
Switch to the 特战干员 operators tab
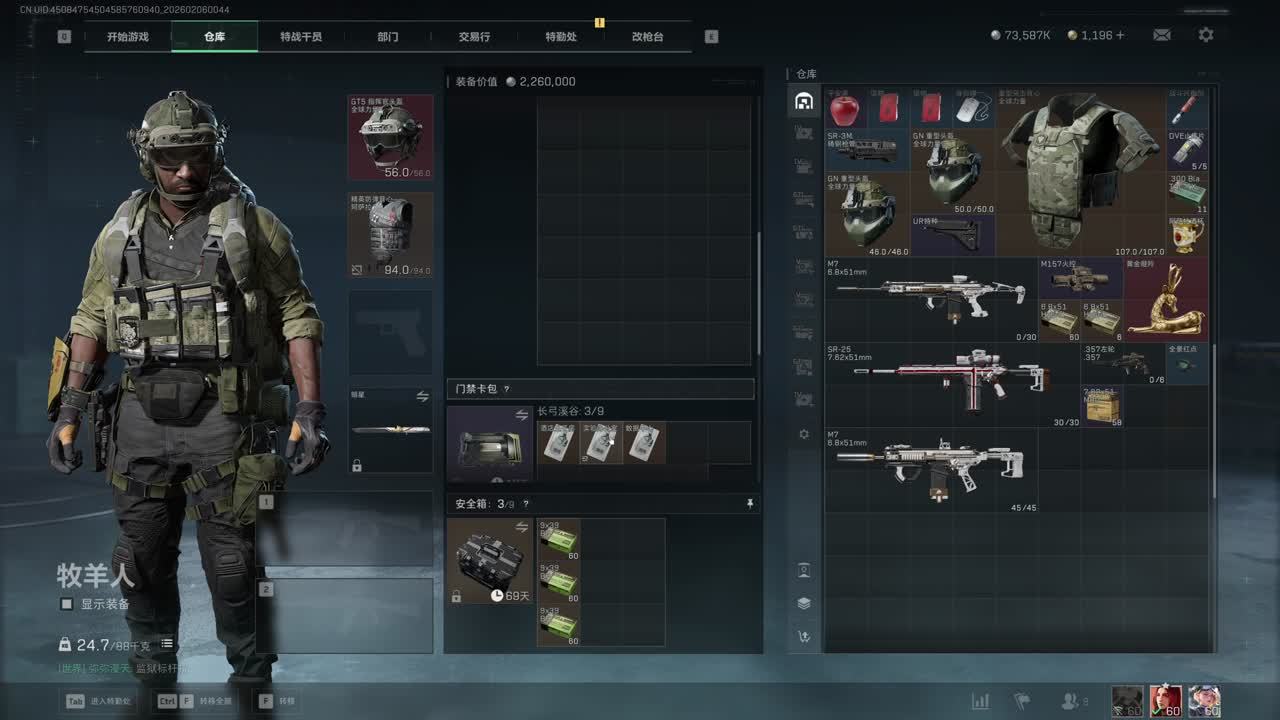(x=301, y=37)
